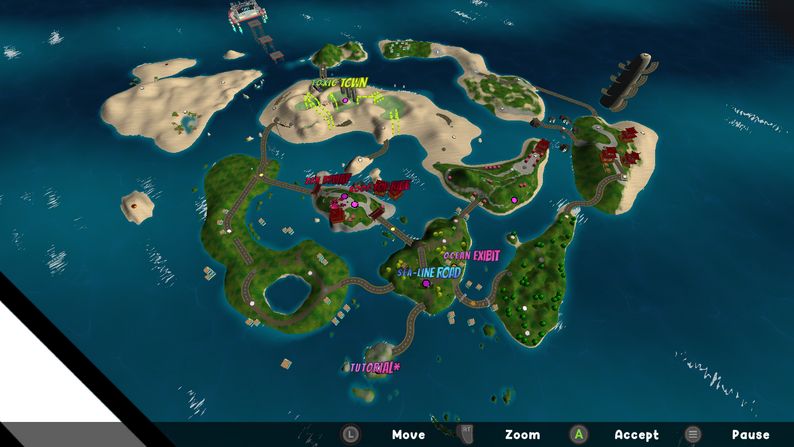
Task: Select the Toxic Town map label
Action: [340, 83]
